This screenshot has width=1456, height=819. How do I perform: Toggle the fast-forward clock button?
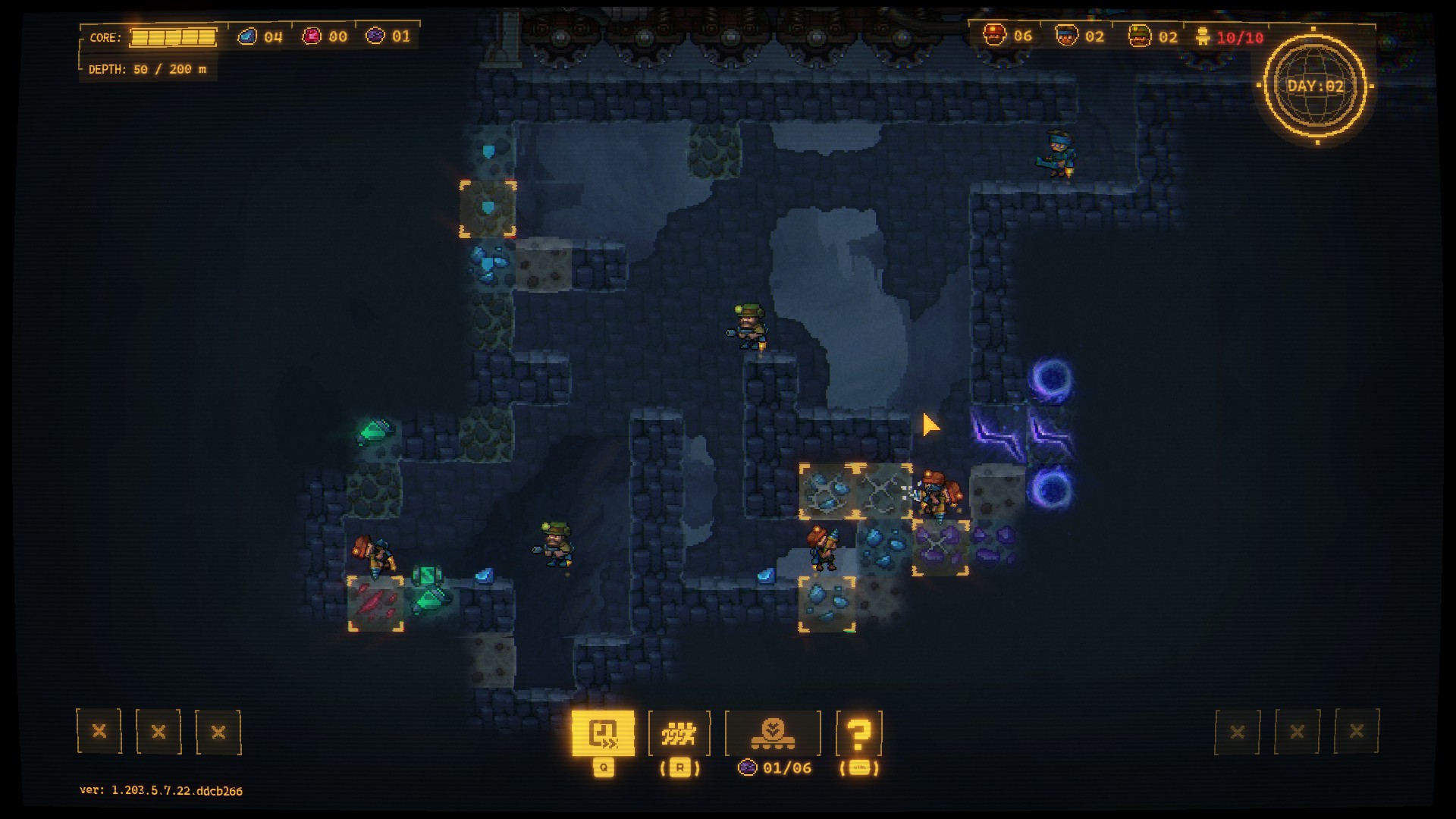[603, 733]
